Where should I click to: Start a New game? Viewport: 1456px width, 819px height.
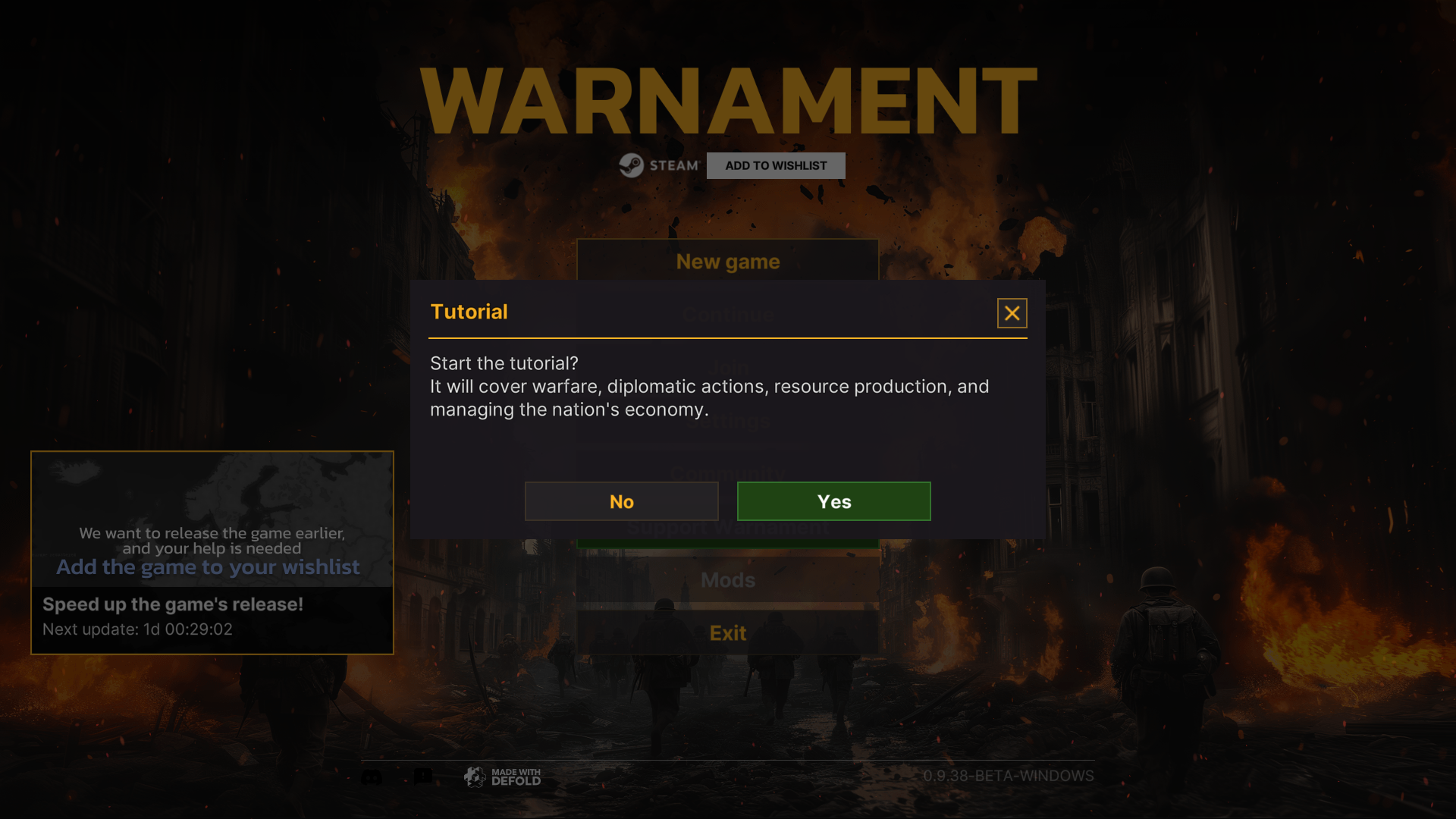[727, 261]
